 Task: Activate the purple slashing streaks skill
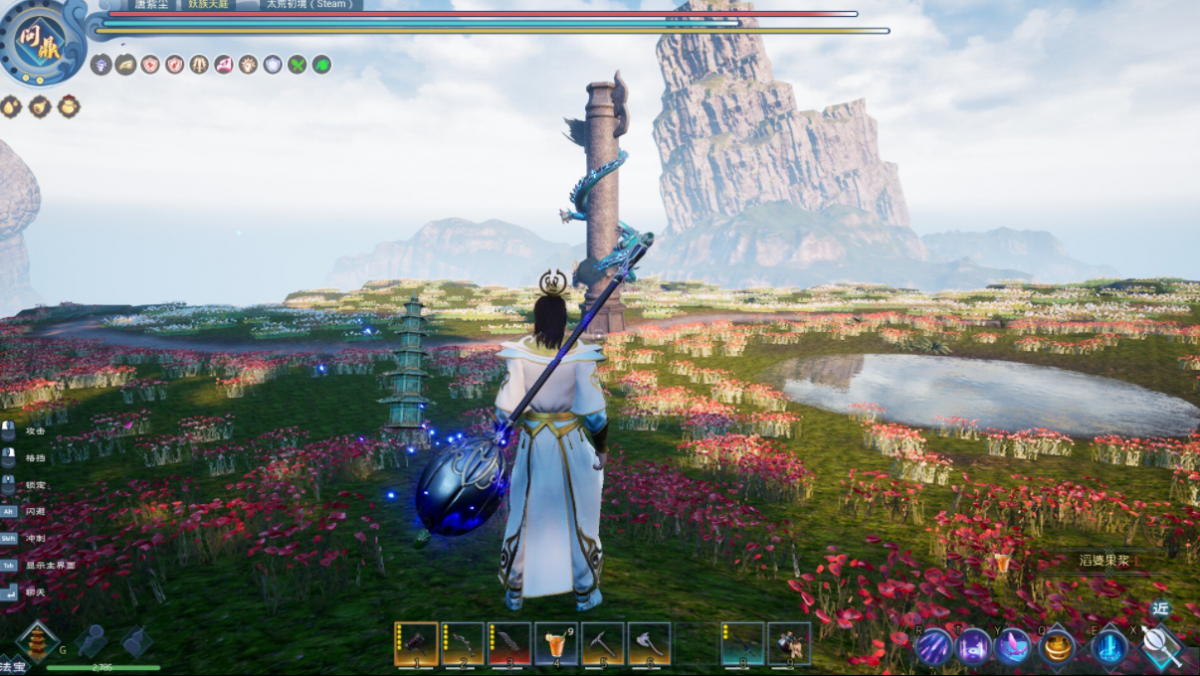click(935, 647)
